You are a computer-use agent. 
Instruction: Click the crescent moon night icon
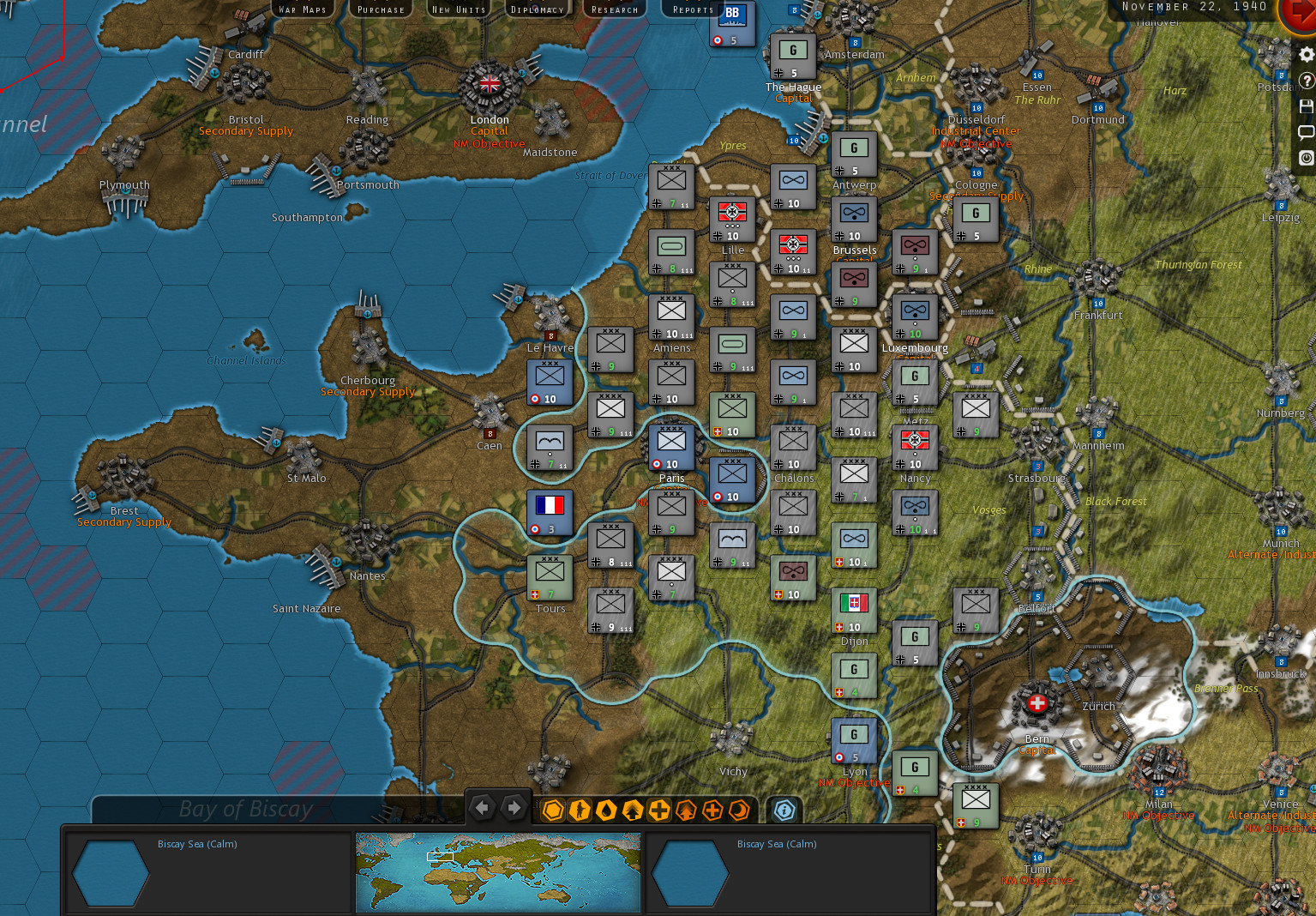[x=739, y=809]
